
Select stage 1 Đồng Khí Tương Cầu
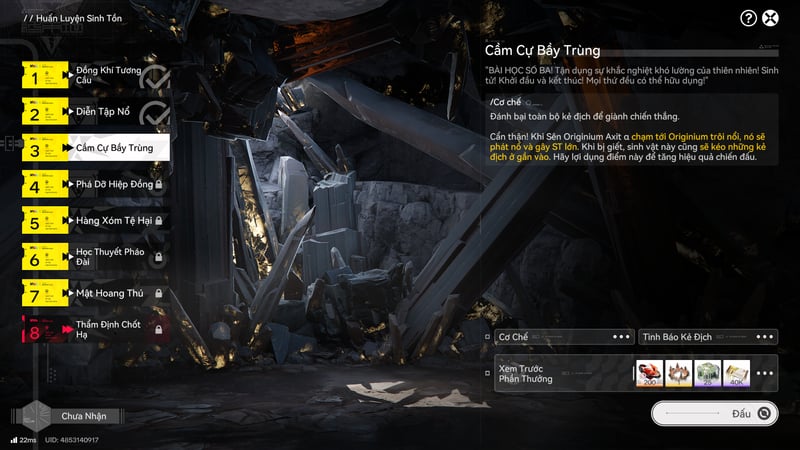pyautogui.click(x=95, y=76)
